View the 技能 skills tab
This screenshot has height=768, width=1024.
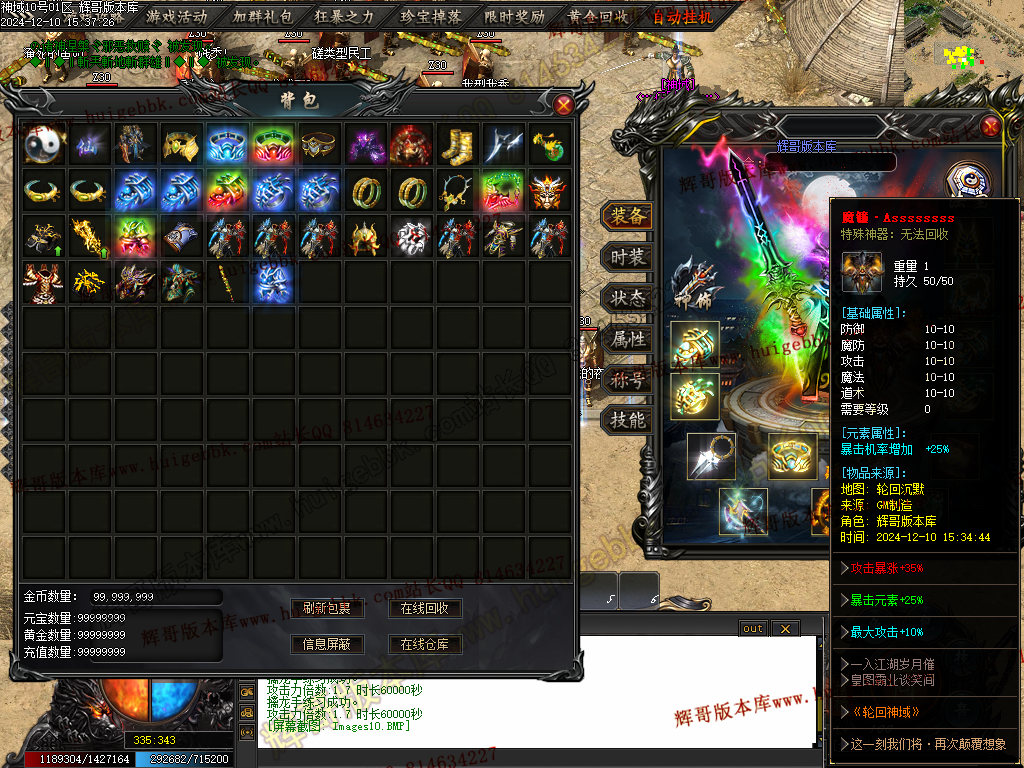click(x=627, y=420)
